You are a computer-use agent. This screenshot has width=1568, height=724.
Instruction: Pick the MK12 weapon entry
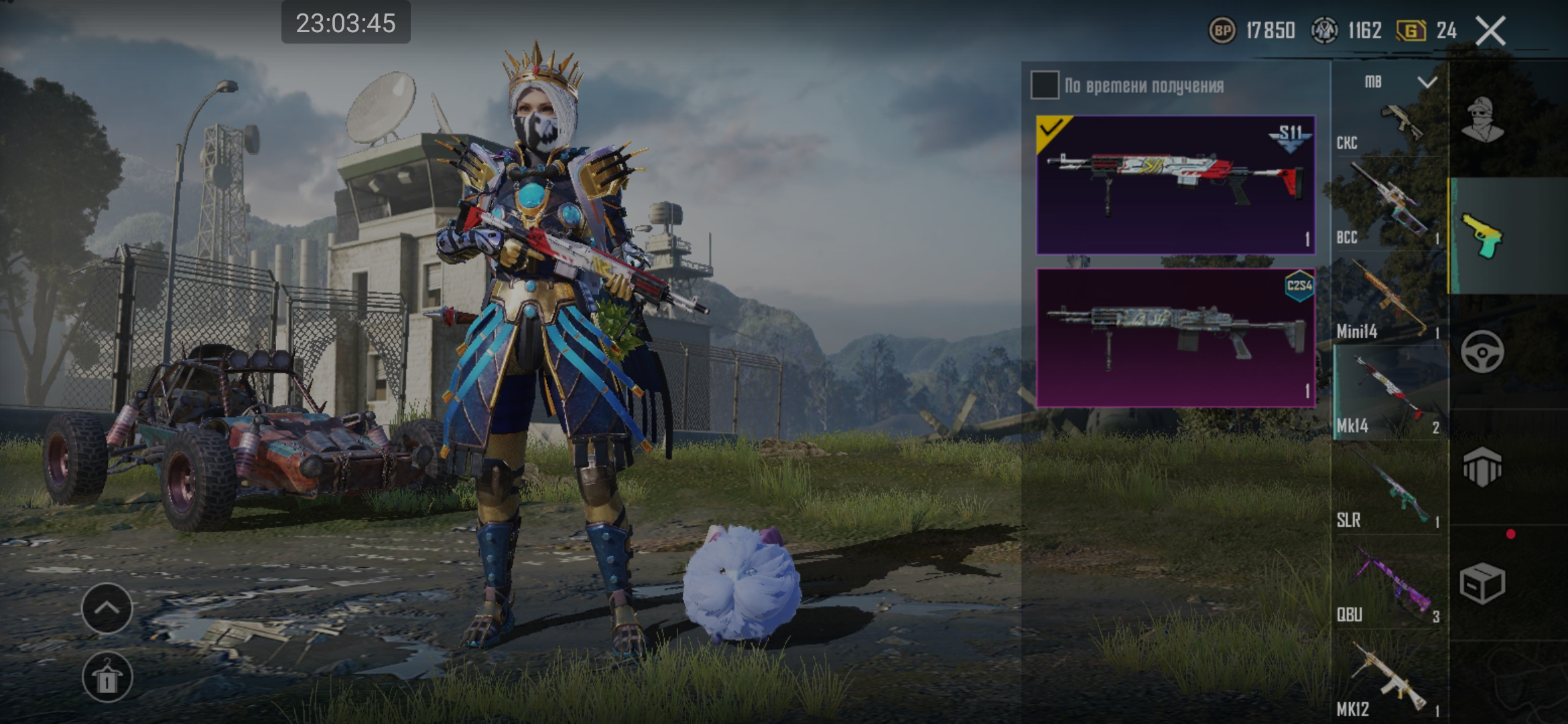tap(1388, 676)
